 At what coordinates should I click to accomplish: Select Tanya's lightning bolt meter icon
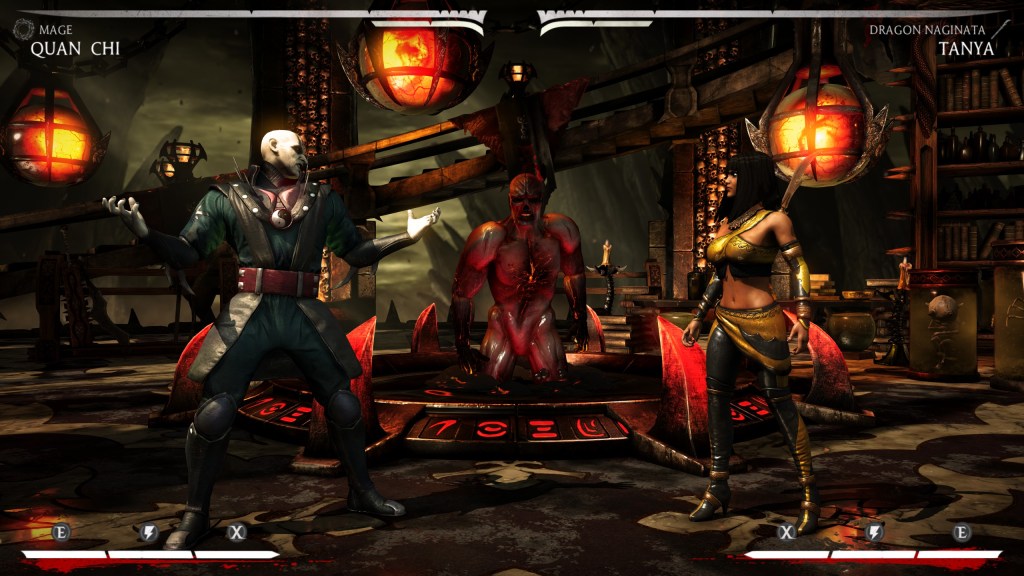point(874,532)
